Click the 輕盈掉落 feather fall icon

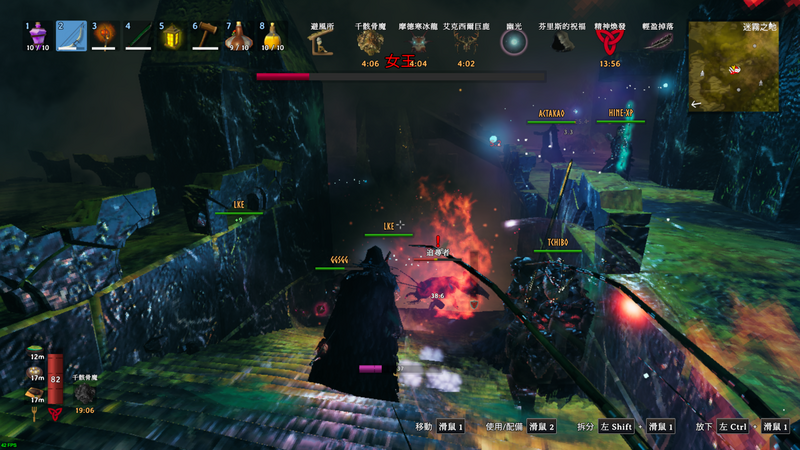[657, 42]
